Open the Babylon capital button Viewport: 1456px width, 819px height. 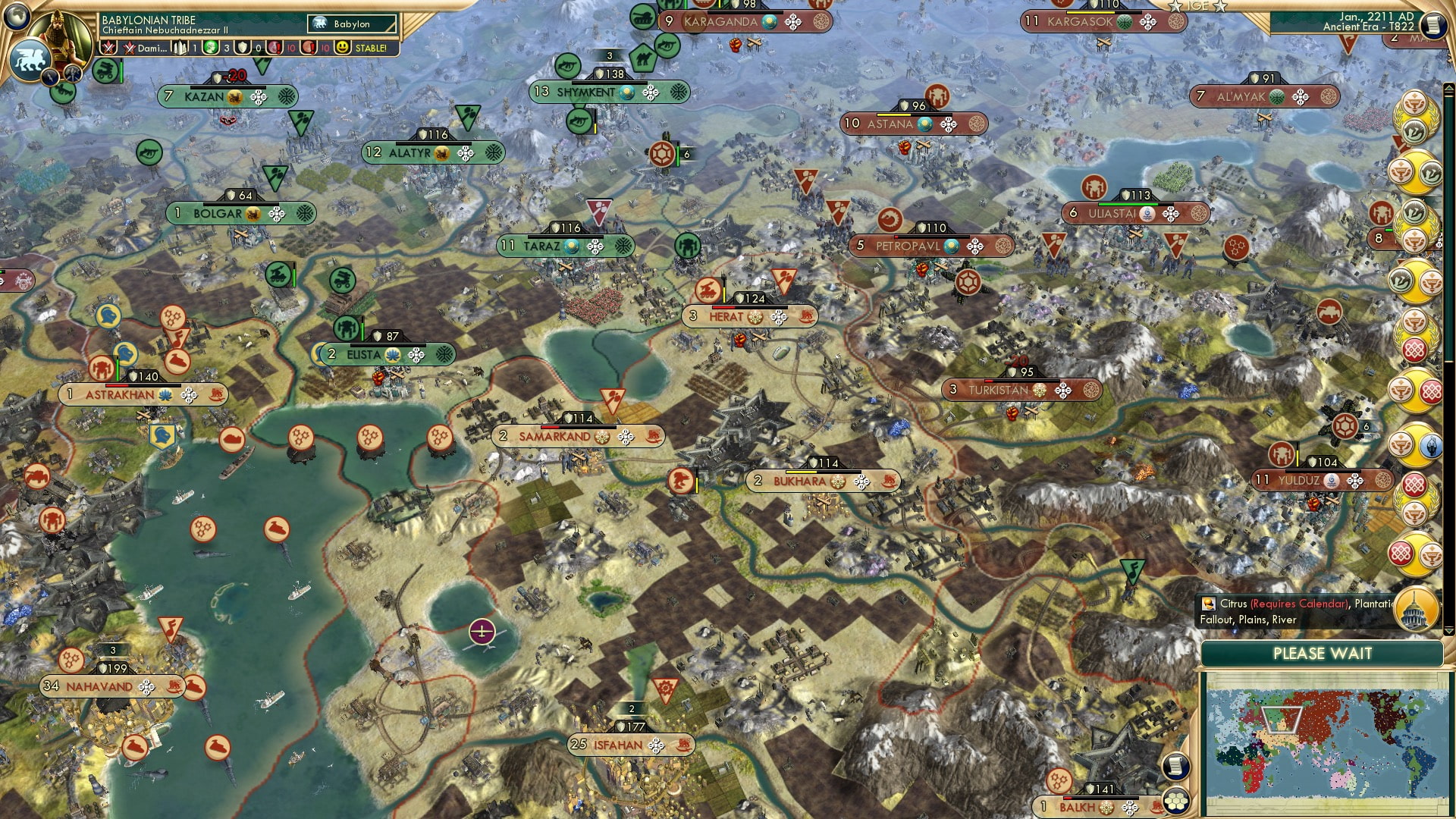click(352, 24)
